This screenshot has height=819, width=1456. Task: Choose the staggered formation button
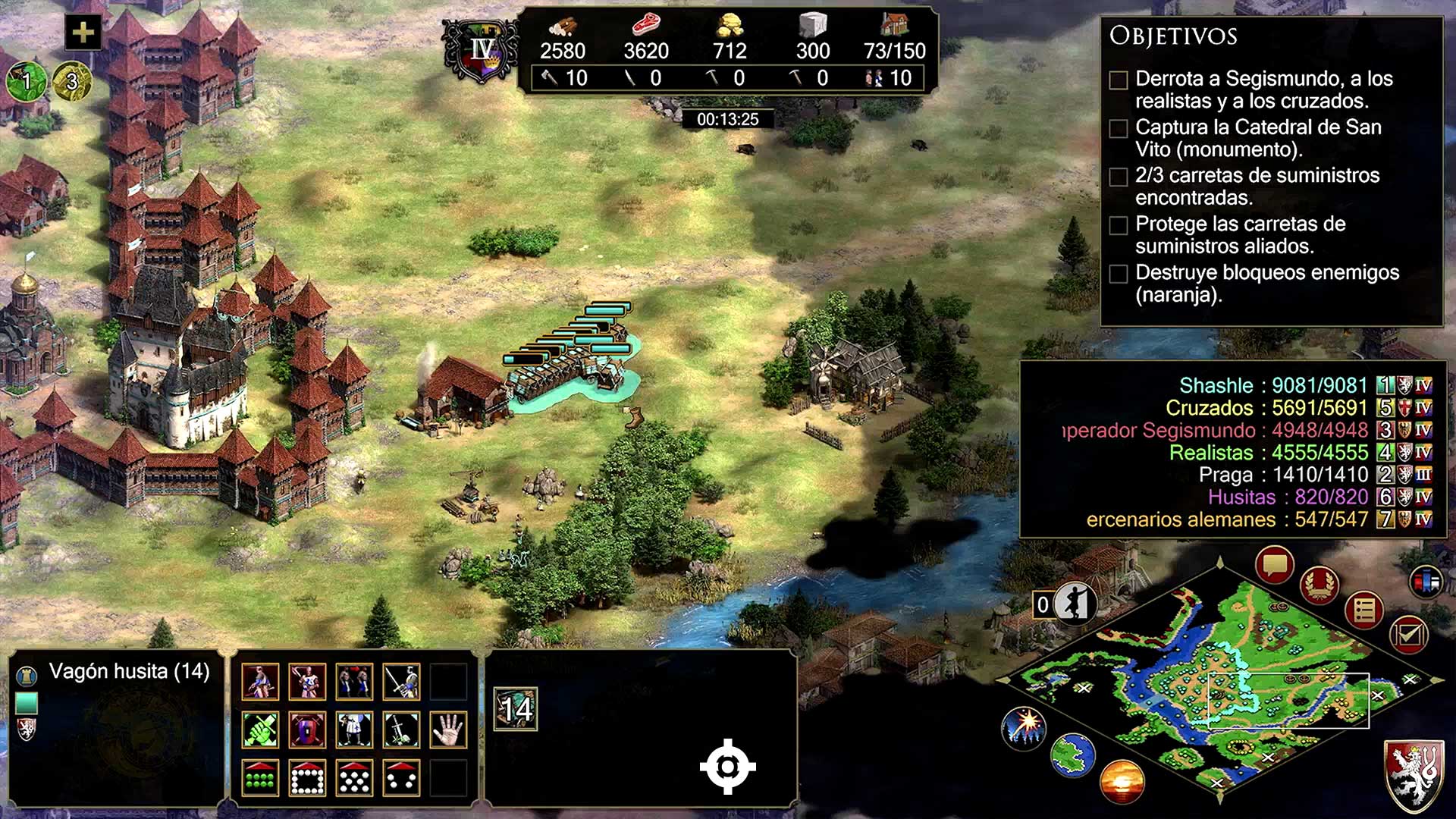pos(354,777)
